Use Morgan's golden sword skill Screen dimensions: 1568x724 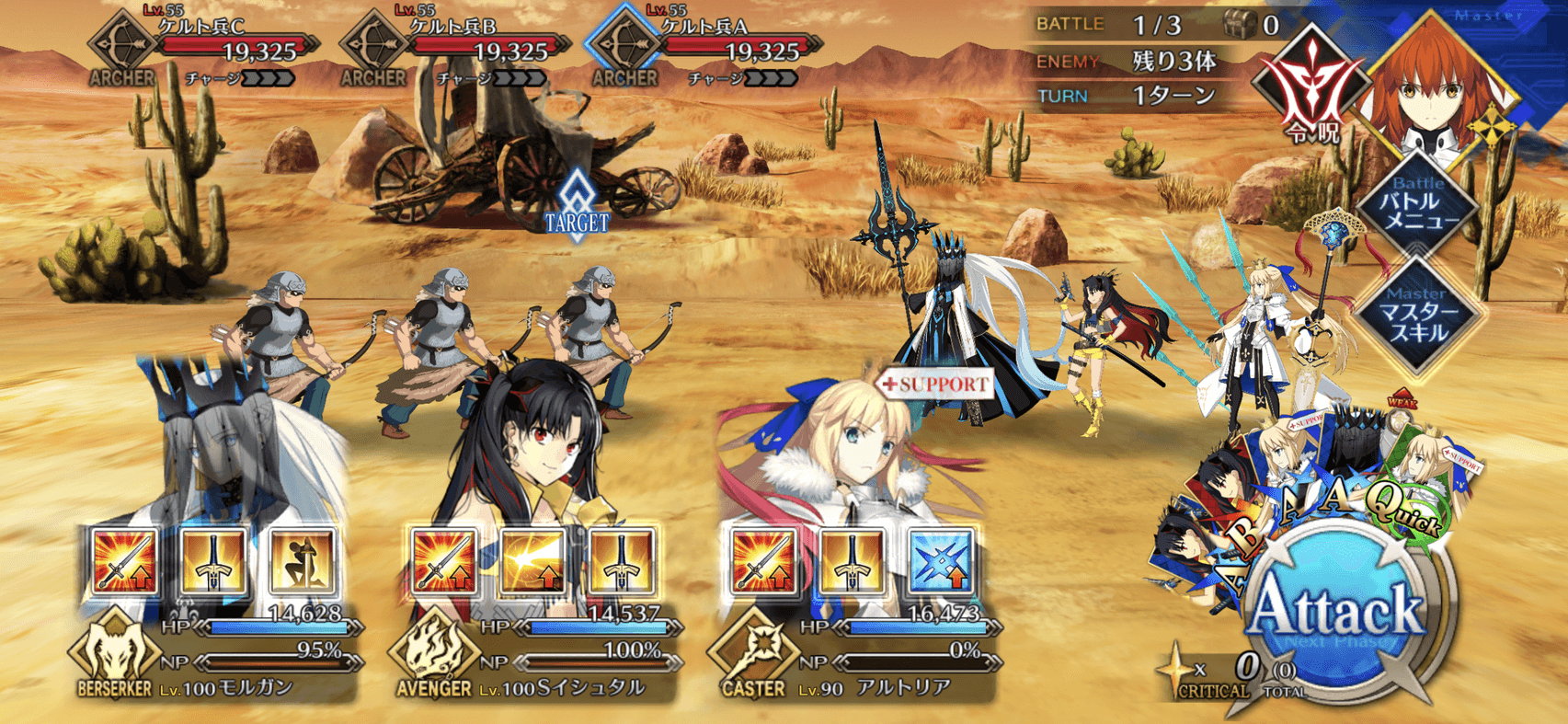pyautogui.click(x=213, y=561)
